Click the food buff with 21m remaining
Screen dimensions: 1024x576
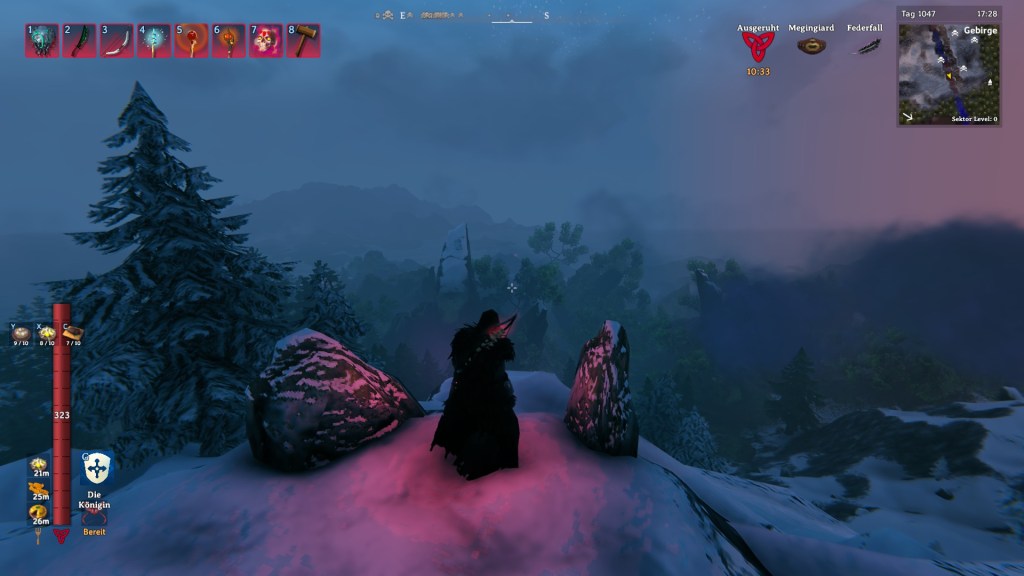pyautogui.click(x=40, y=467)
